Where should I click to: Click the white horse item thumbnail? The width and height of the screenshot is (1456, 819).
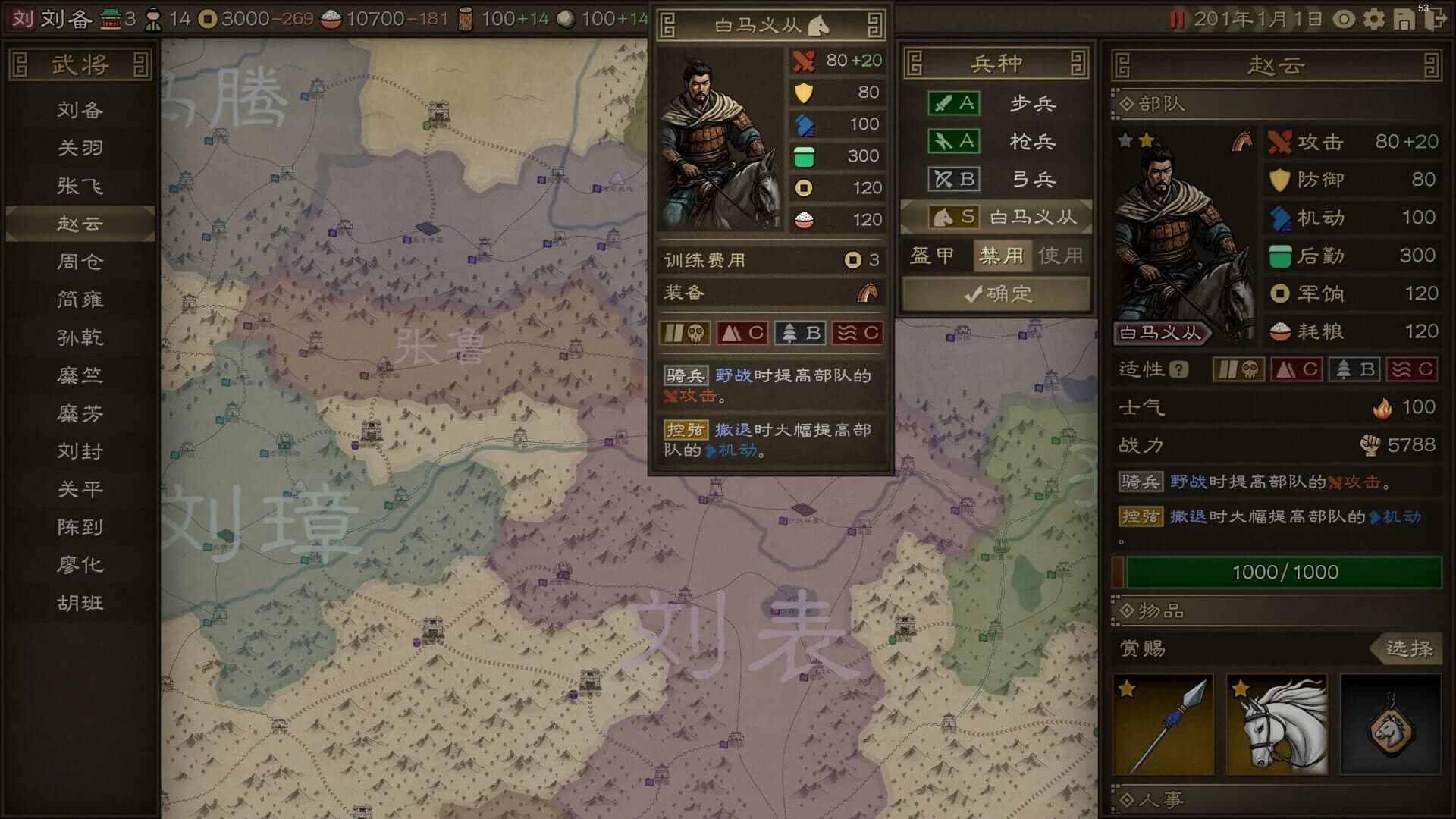[x=1279, y=726]
